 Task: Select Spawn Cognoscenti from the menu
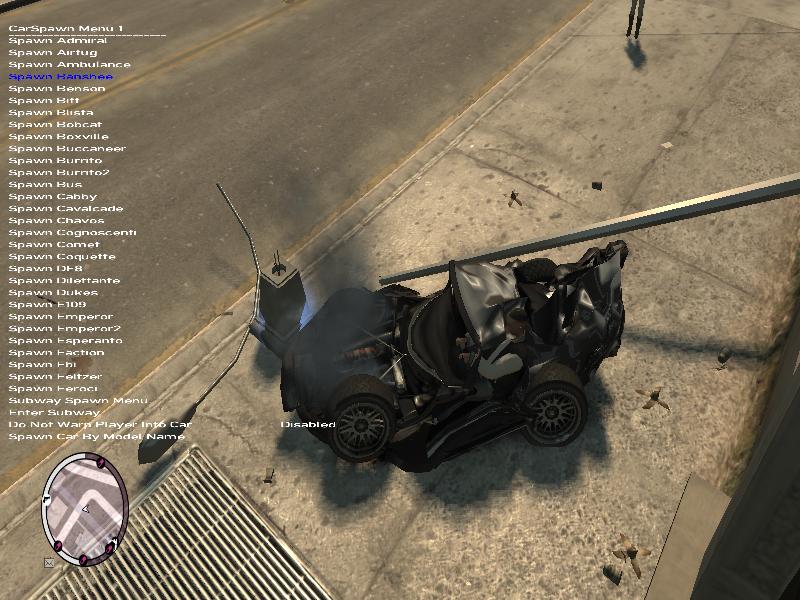72,233
